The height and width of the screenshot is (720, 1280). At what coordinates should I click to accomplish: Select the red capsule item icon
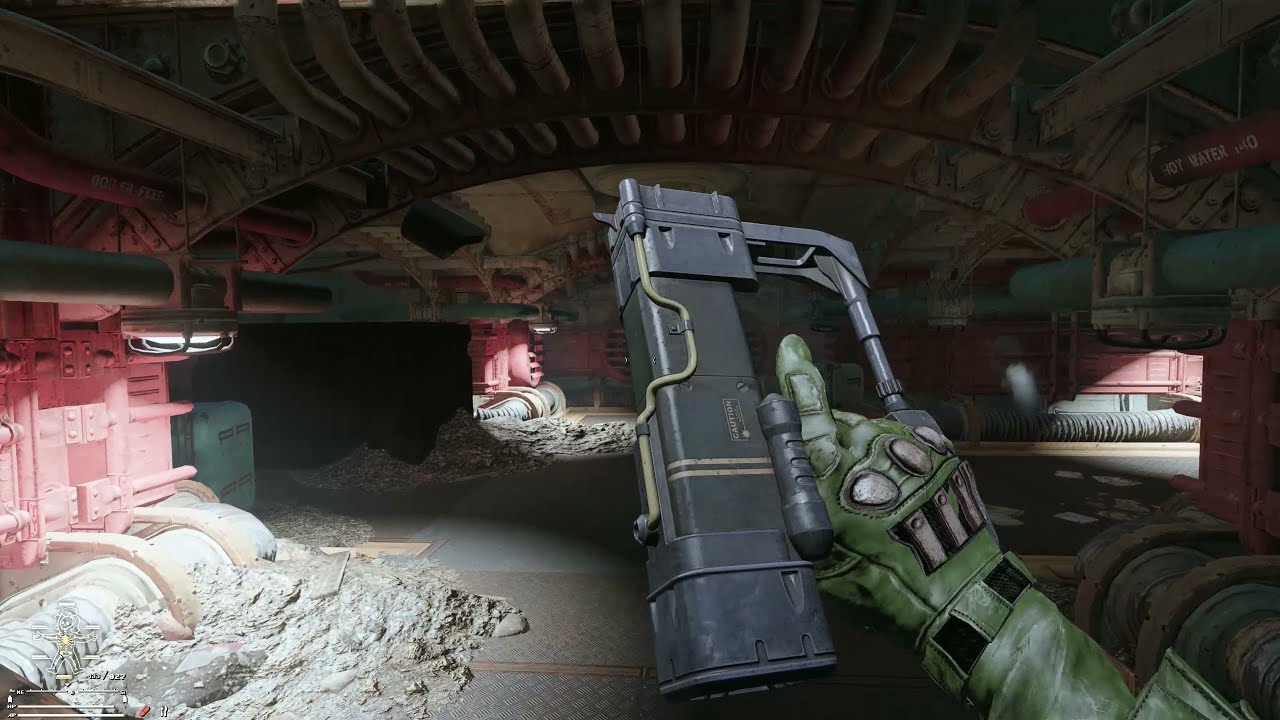point(144,710)
